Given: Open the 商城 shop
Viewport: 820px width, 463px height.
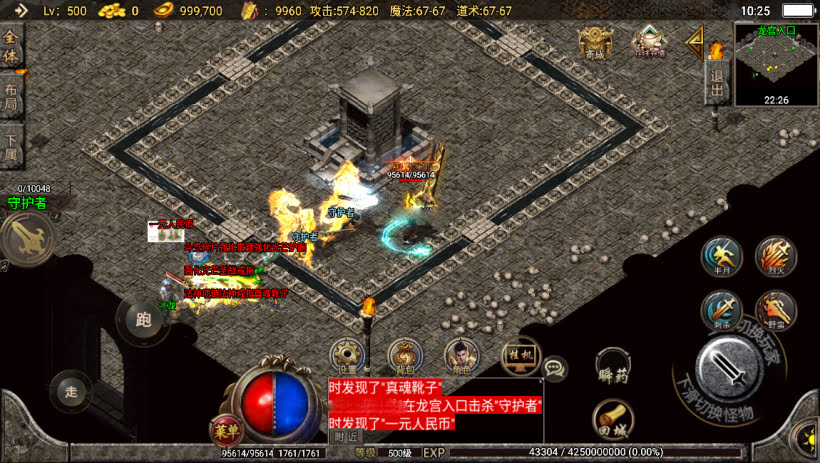Looking at the screenshot, I should 594,43.
